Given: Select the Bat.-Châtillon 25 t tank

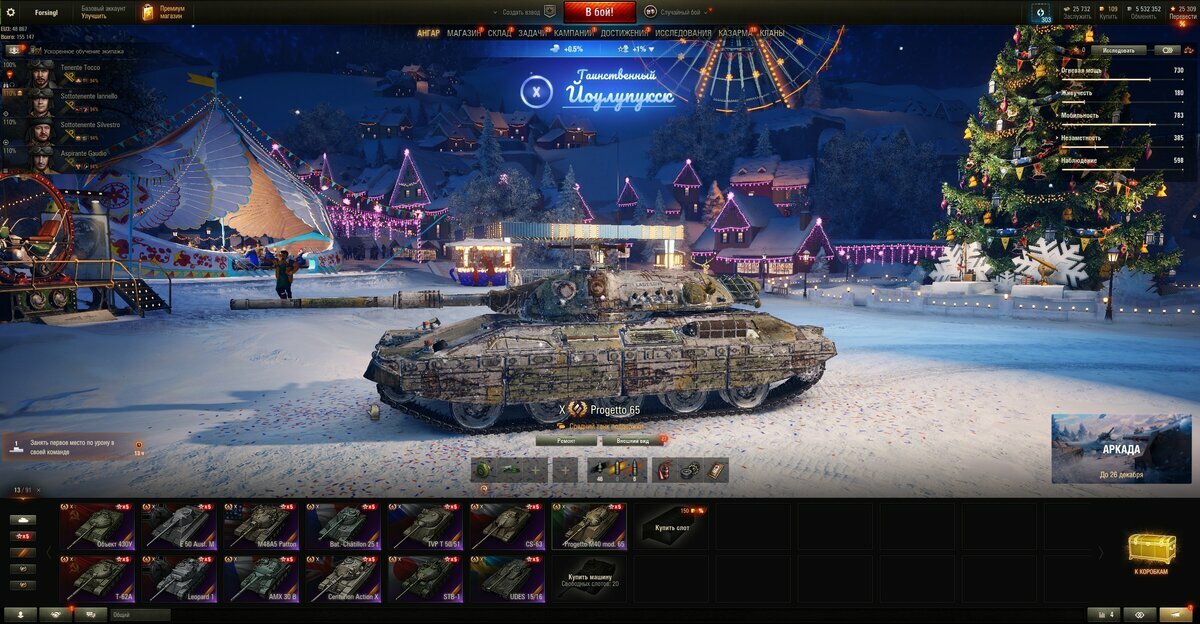Looking at the screenshot, I should (x=343, y=526).
